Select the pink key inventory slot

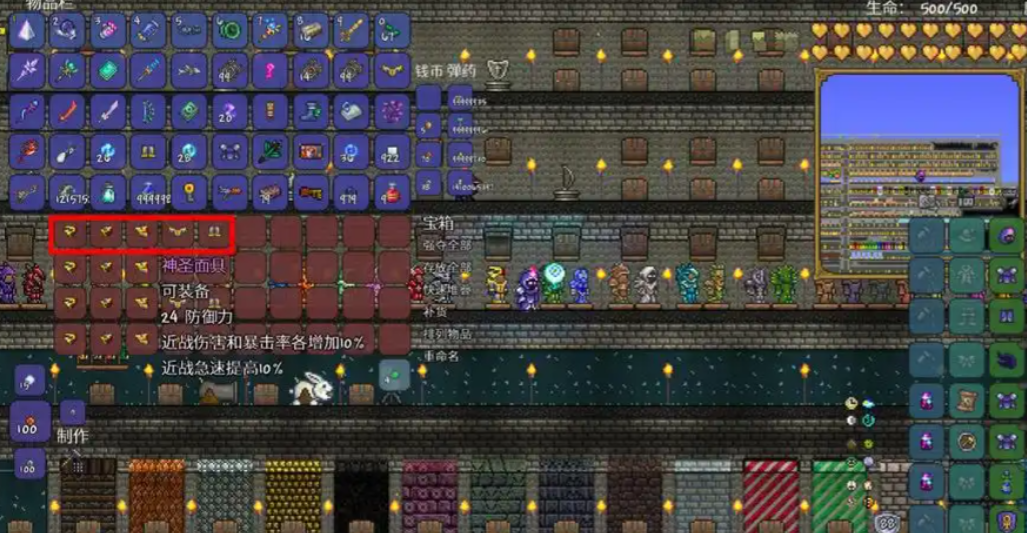[x=270, y=71]
